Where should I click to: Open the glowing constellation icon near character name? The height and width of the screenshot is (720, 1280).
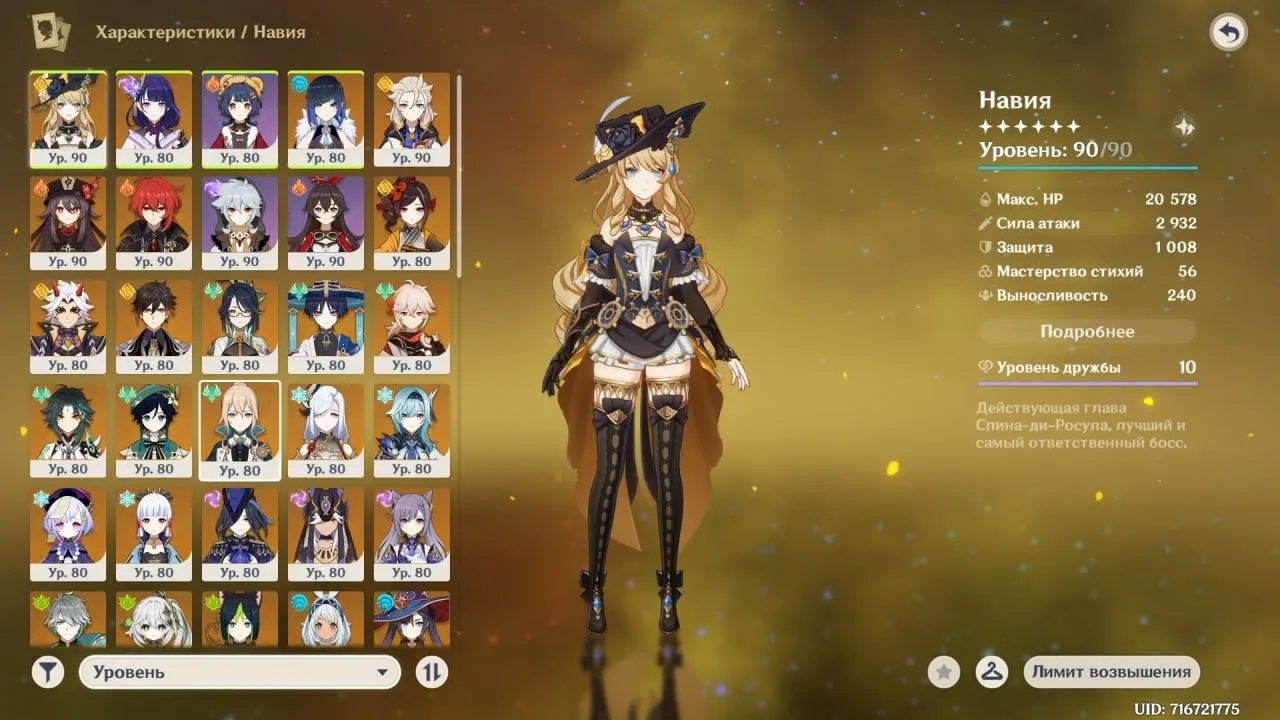click(1183, 126)
